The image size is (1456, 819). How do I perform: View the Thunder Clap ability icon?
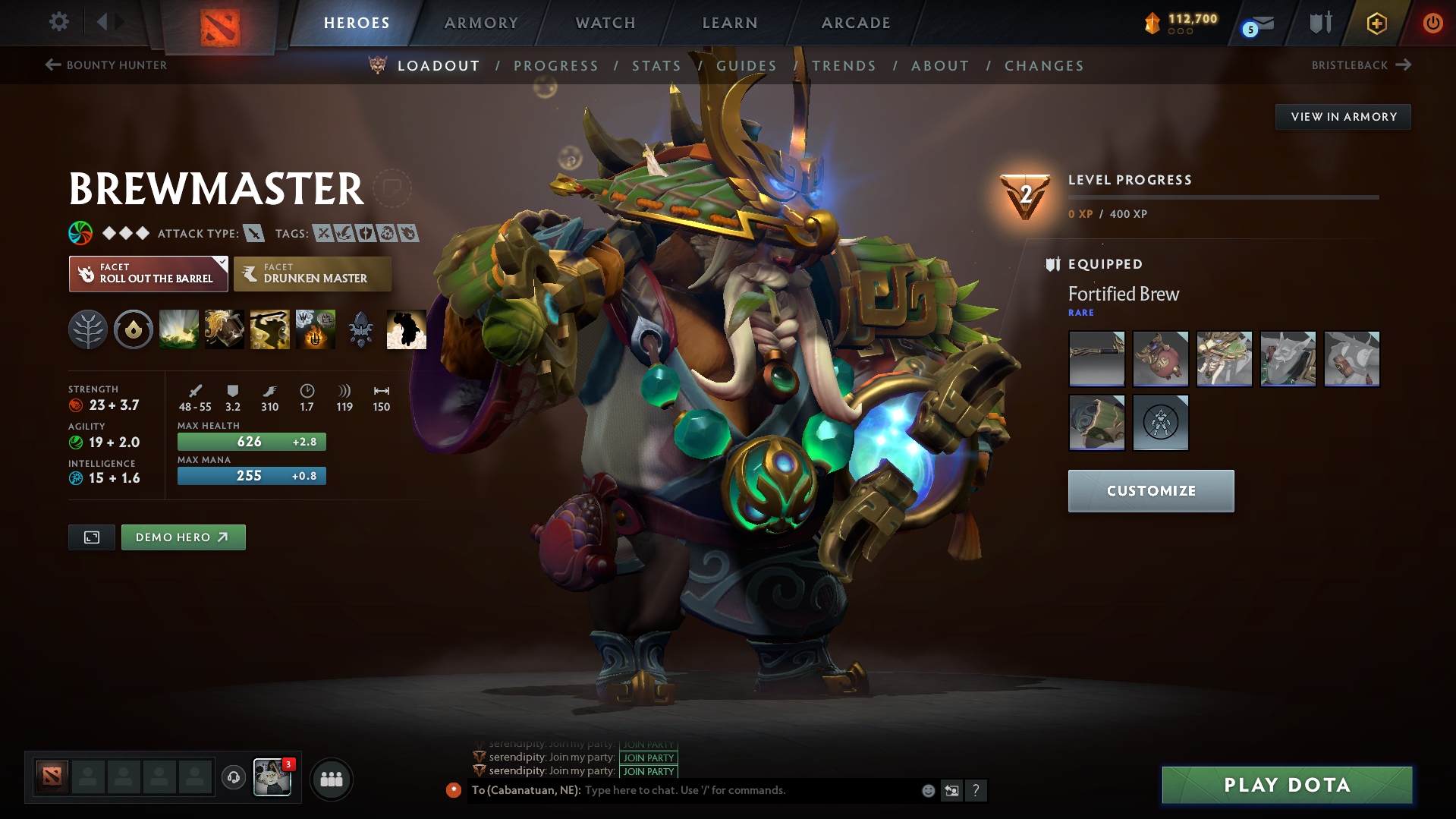click(178, 329)
